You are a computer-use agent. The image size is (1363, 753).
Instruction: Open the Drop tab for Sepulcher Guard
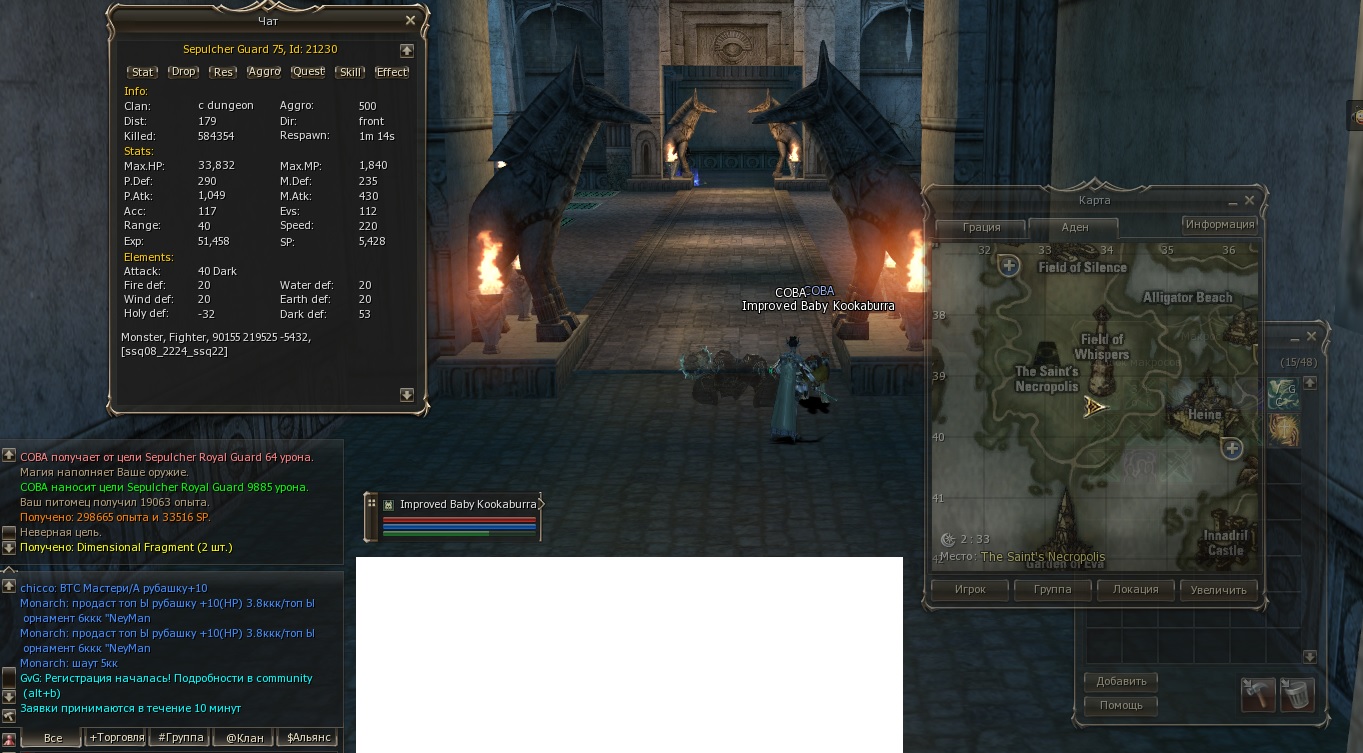(183, 72)
